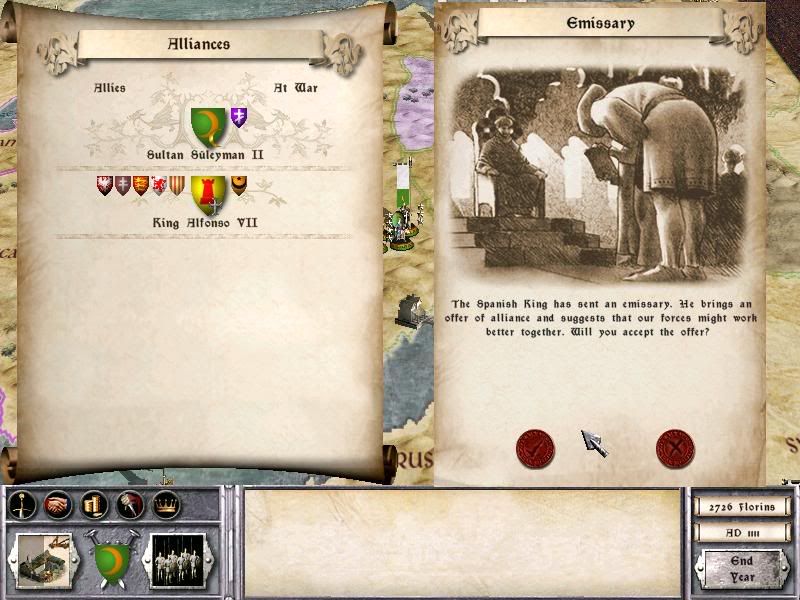Image resolution: width=800 pixels, height=600 pixels.
Task: Click the red and yellow striped shield
Action: [x=176, y=185]
